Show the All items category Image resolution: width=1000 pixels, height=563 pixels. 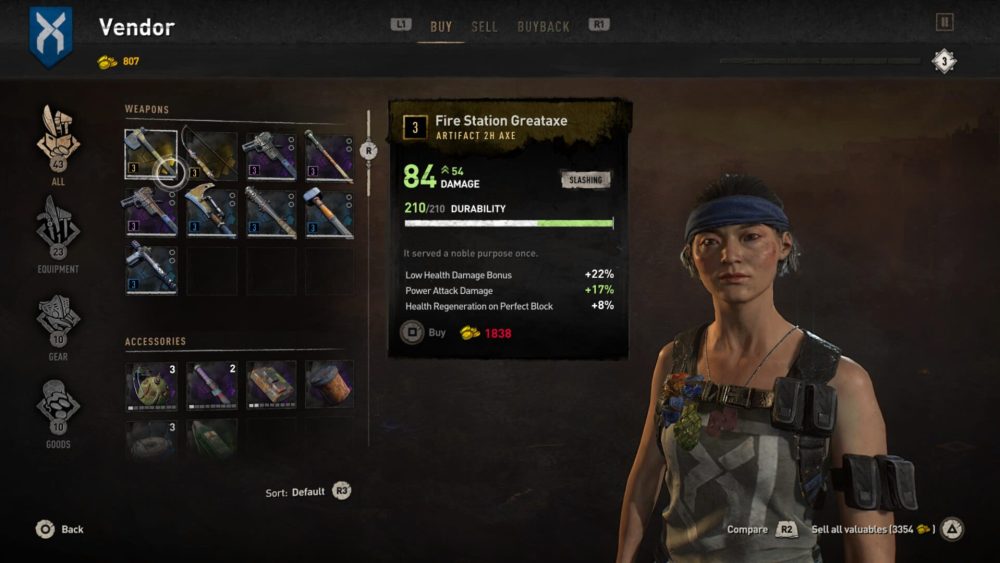click(58, 146)
